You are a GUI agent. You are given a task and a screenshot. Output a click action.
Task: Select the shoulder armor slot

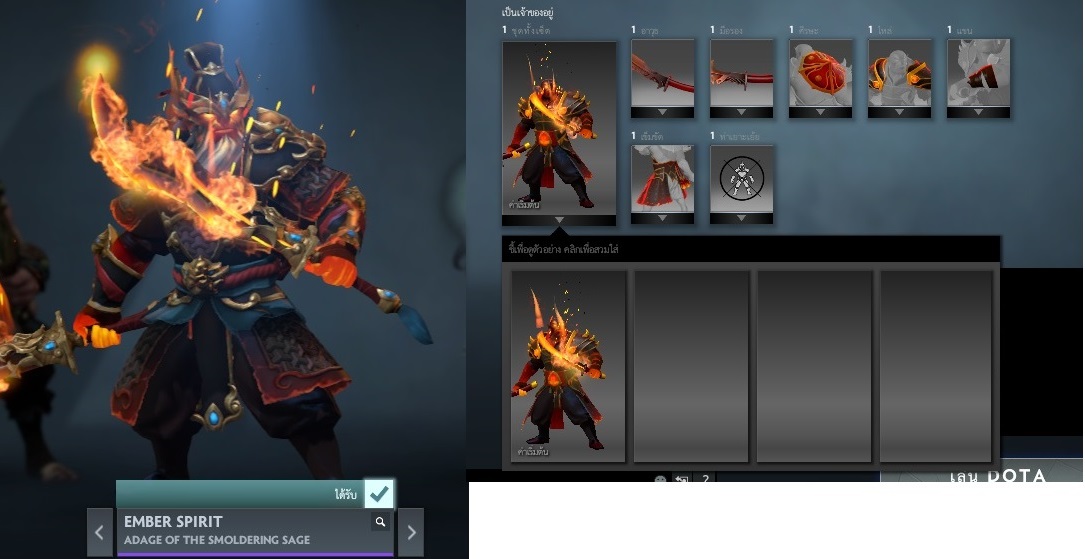coord(900,72)
